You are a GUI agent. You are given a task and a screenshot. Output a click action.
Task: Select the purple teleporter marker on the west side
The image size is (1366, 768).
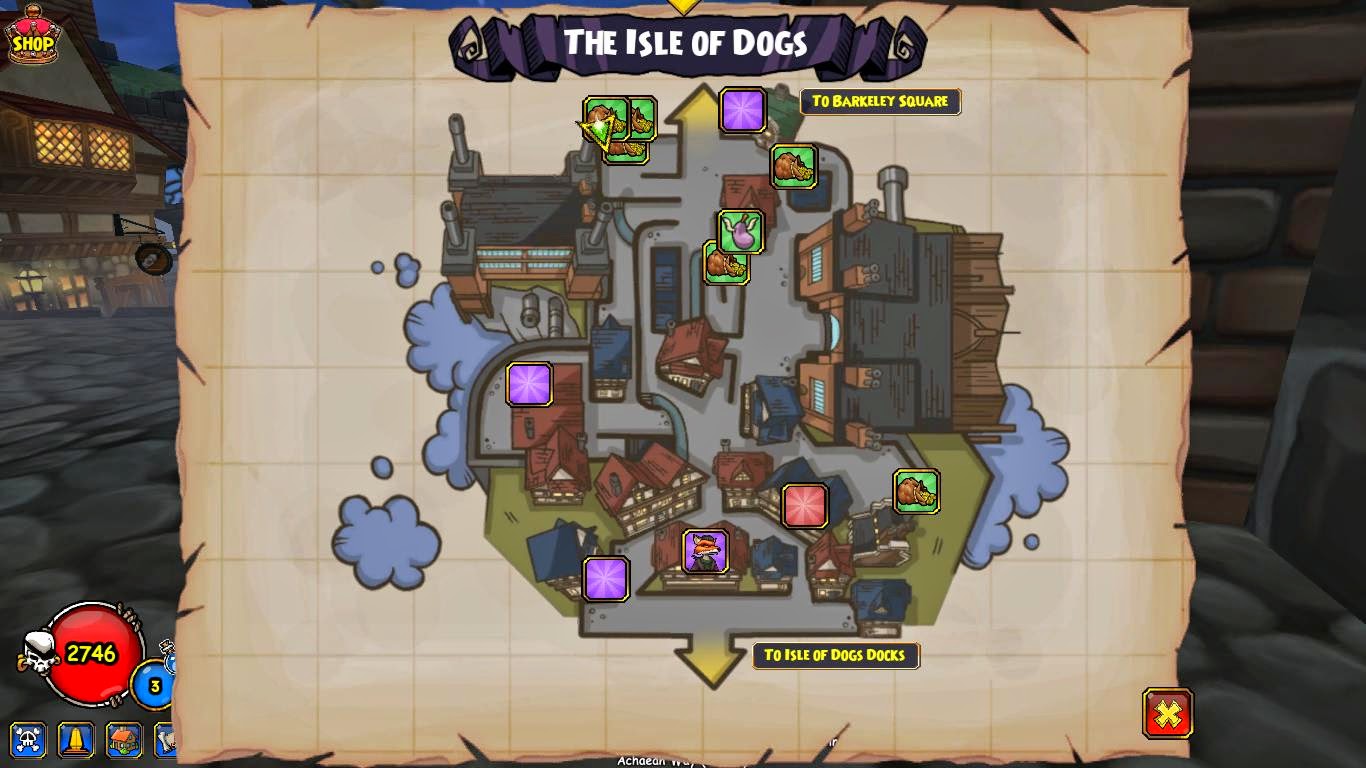(530, 384)
